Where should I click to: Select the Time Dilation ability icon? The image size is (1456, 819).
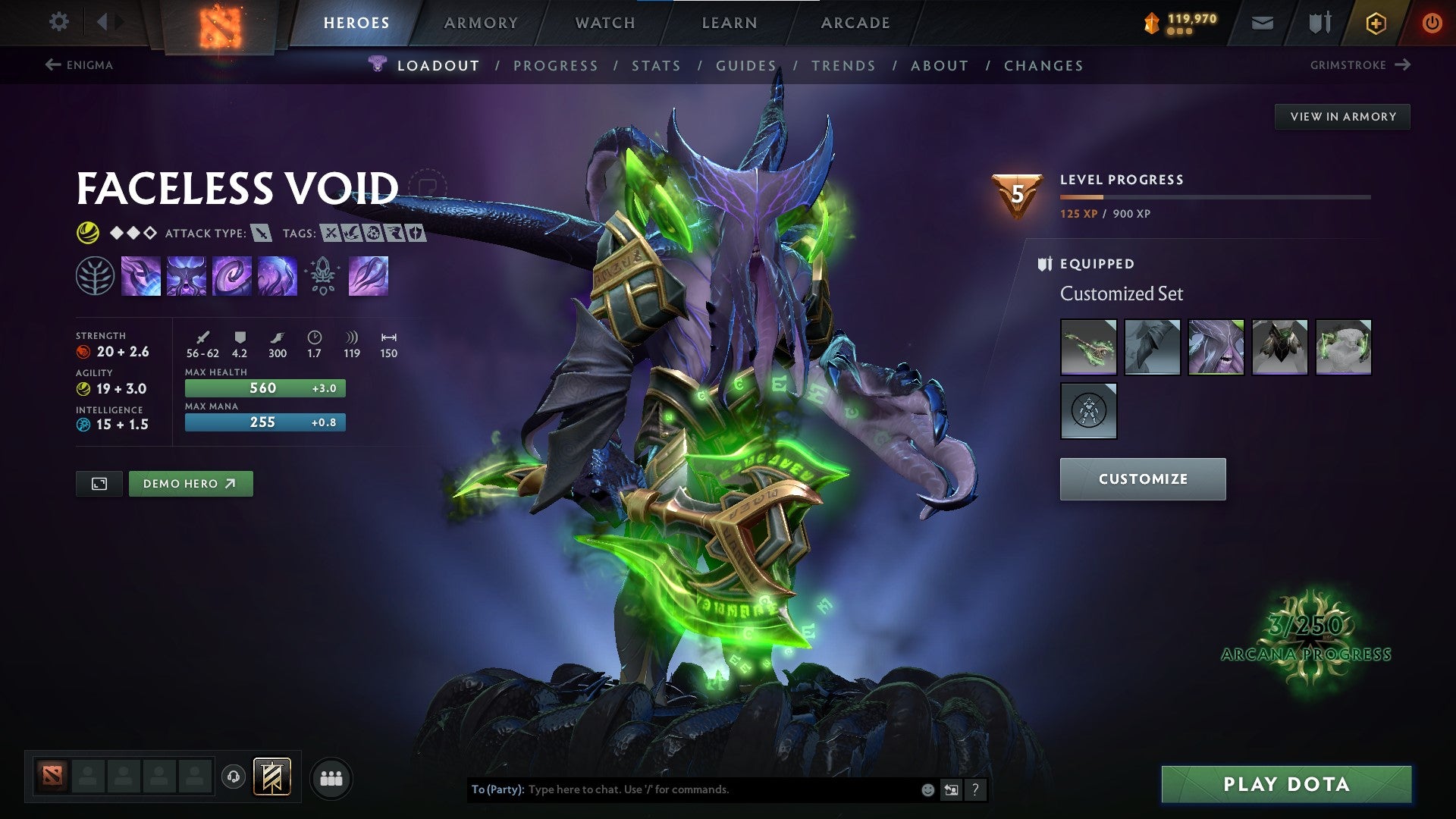pos(186,275)
